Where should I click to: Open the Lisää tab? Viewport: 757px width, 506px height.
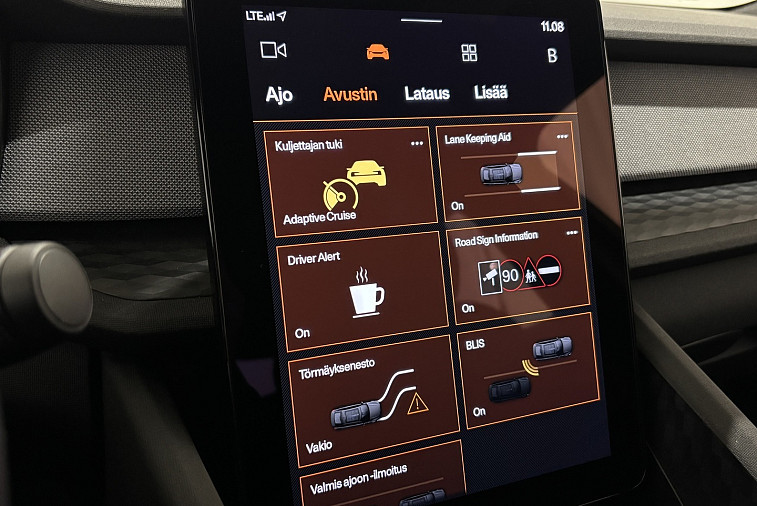click(491, 92)
